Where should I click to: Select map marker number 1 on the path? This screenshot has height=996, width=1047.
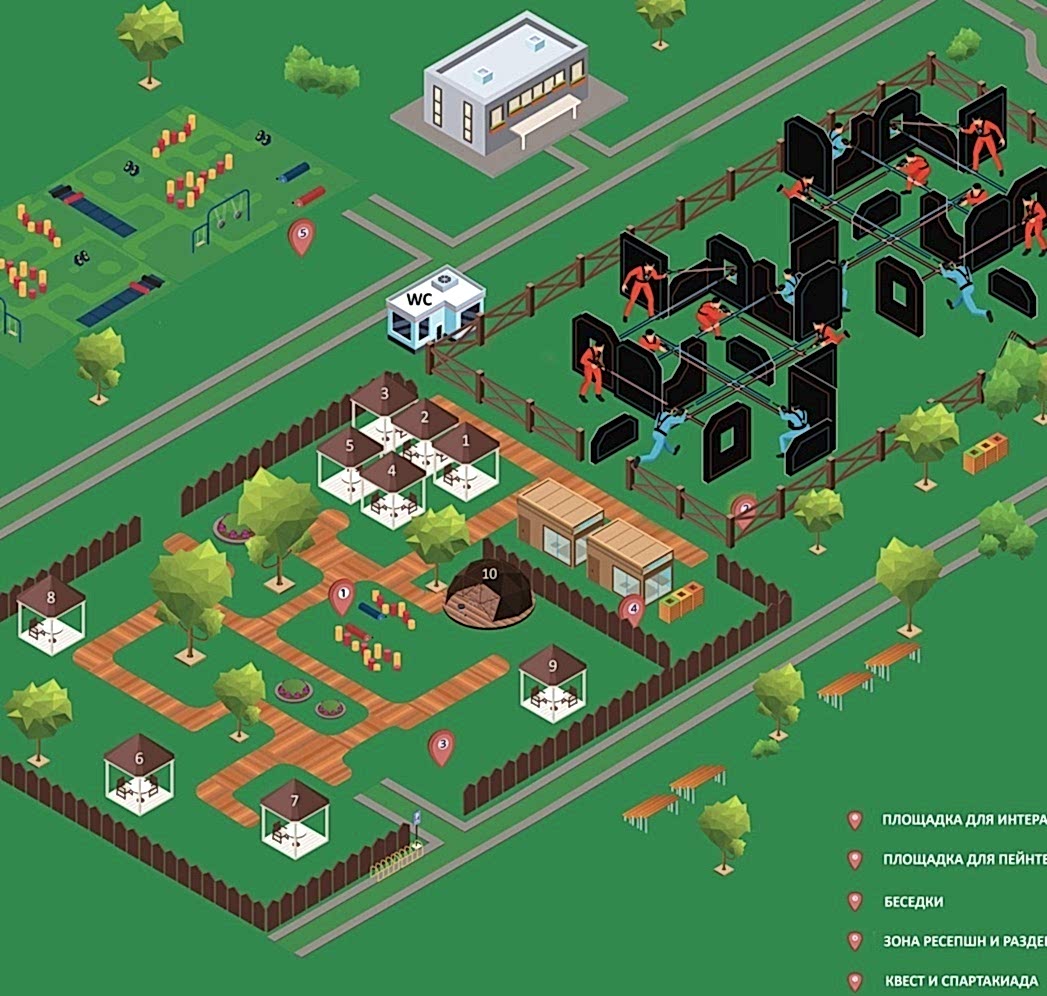342,597
